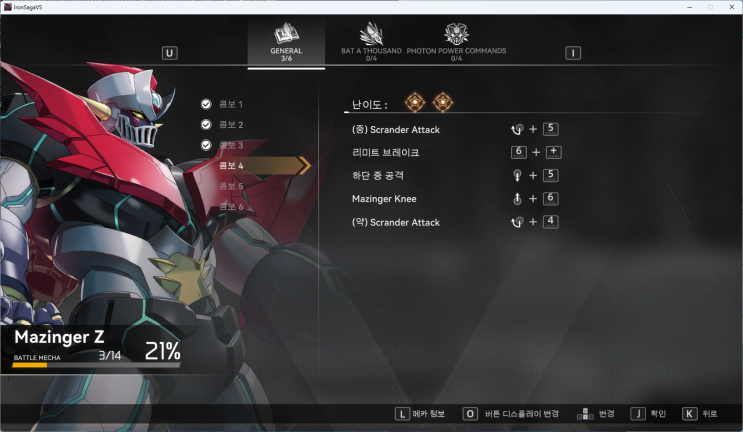Pick 콤보 3 from the list
Screen dimensions: 743x432
pos(230,145)
